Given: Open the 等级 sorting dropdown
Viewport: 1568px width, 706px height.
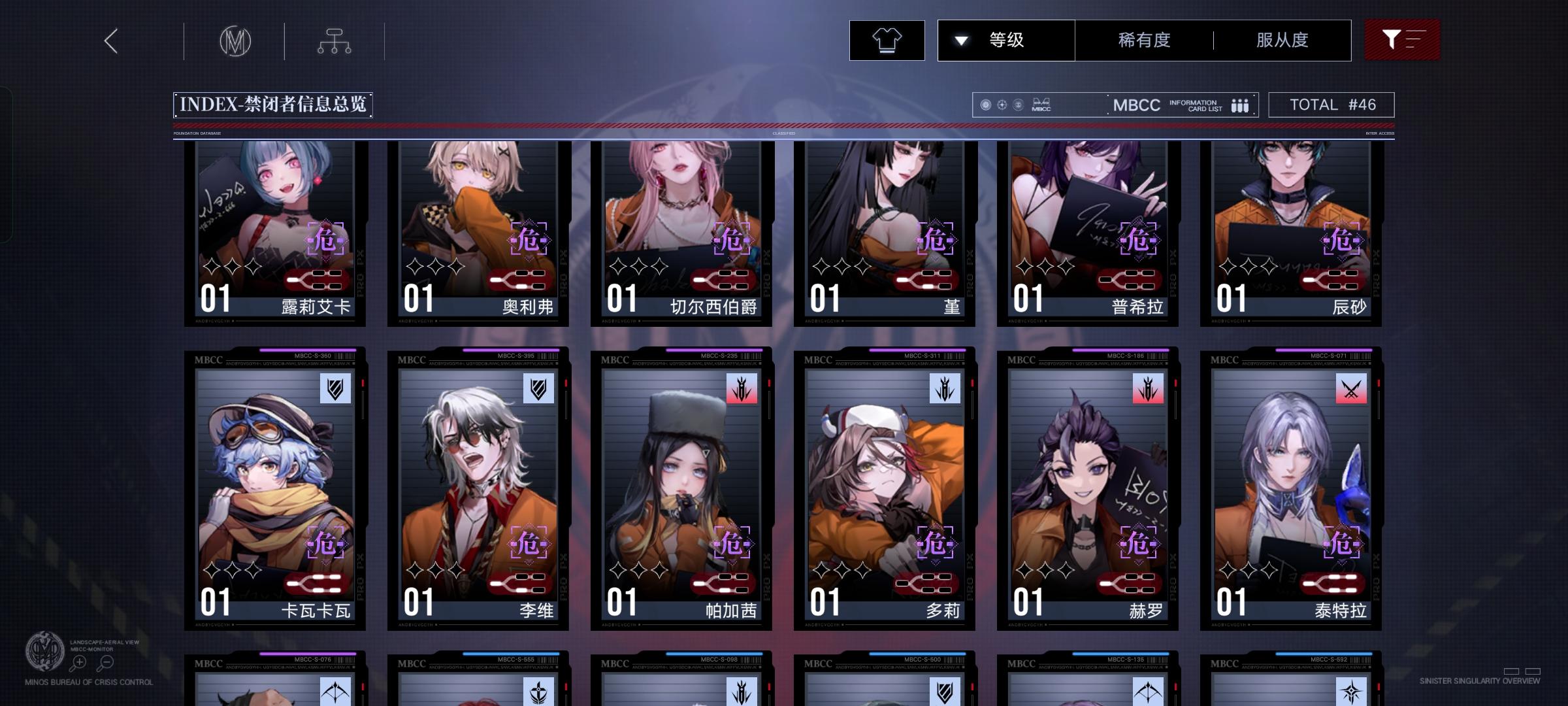Looking at the screenshot, I should [x=1006, y=40].
